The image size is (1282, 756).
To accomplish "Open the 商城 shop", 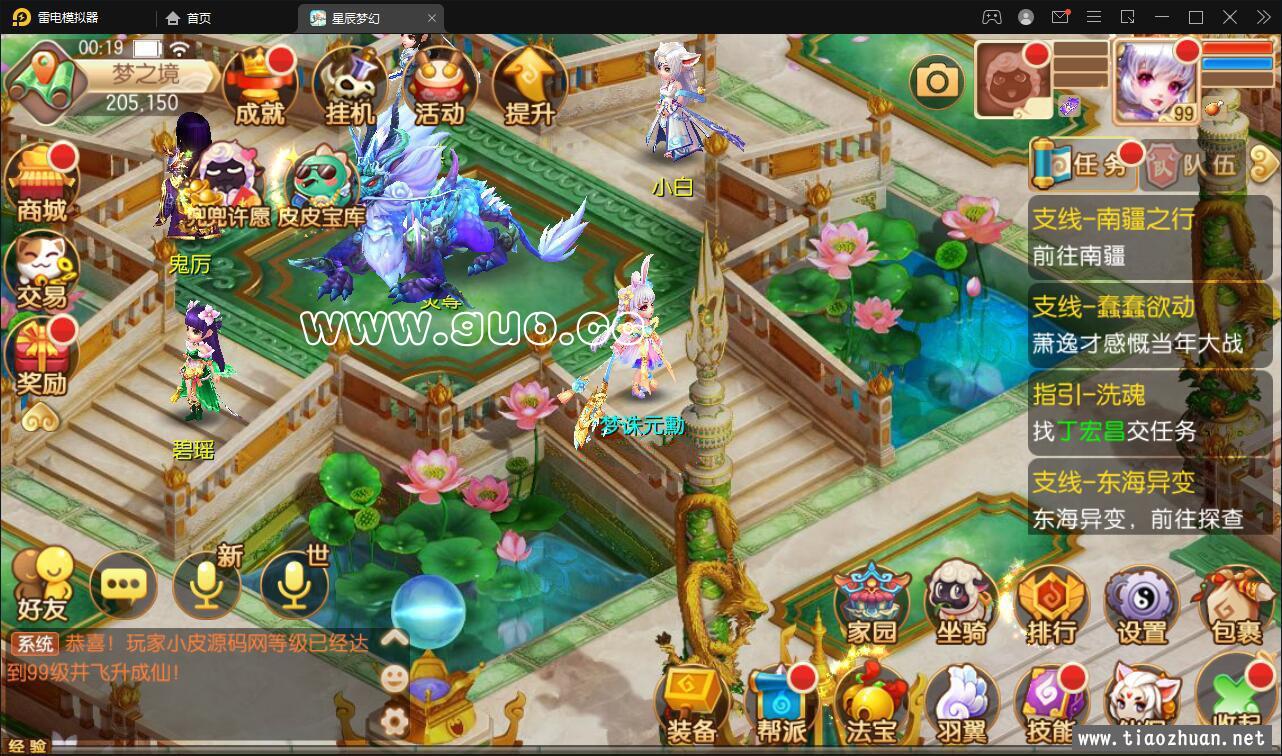I will (x=42, y=184).
